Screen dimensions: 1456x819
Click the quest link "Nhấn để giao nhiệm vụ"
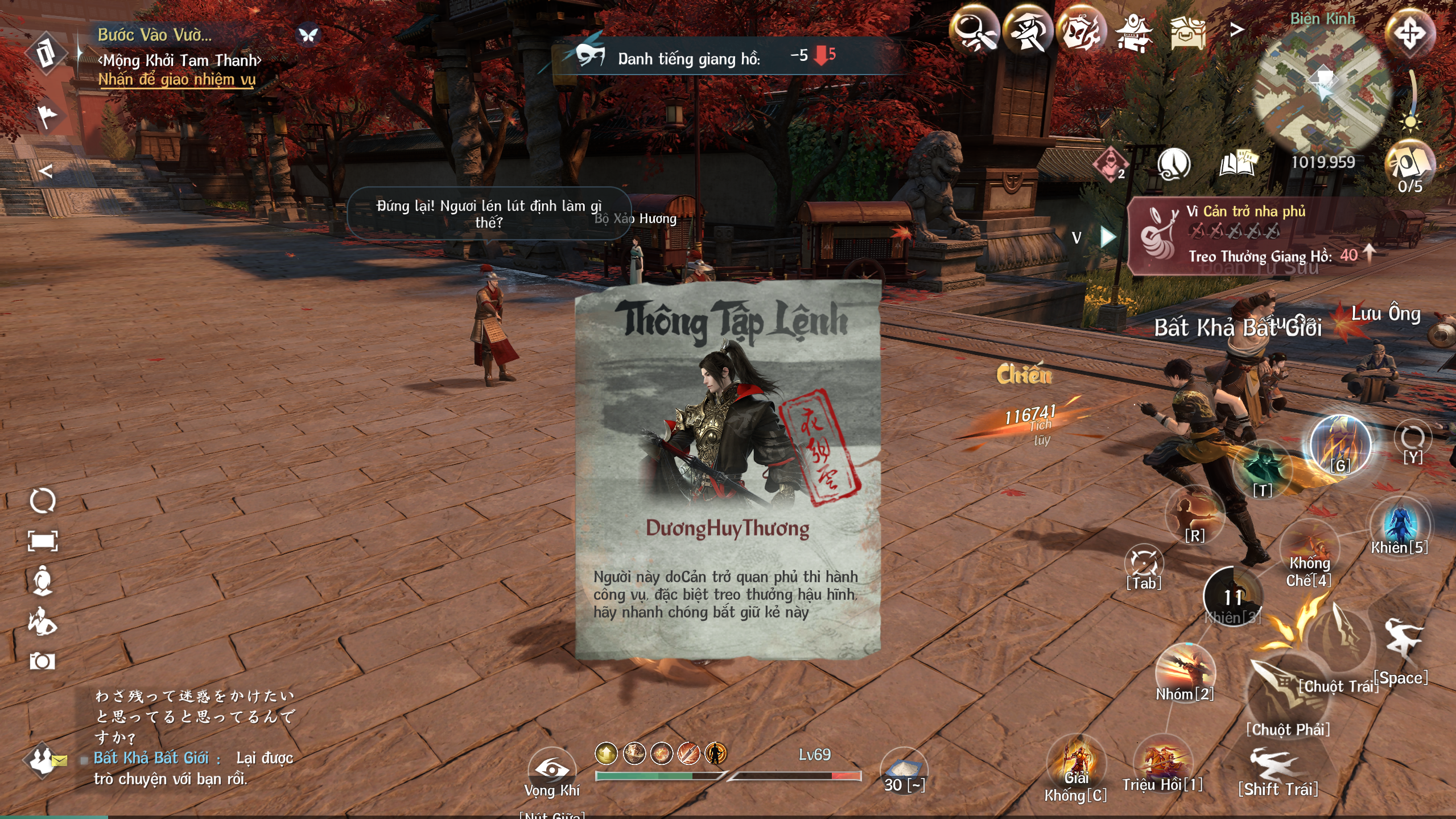pyautogui.click(x=177, y=80)
